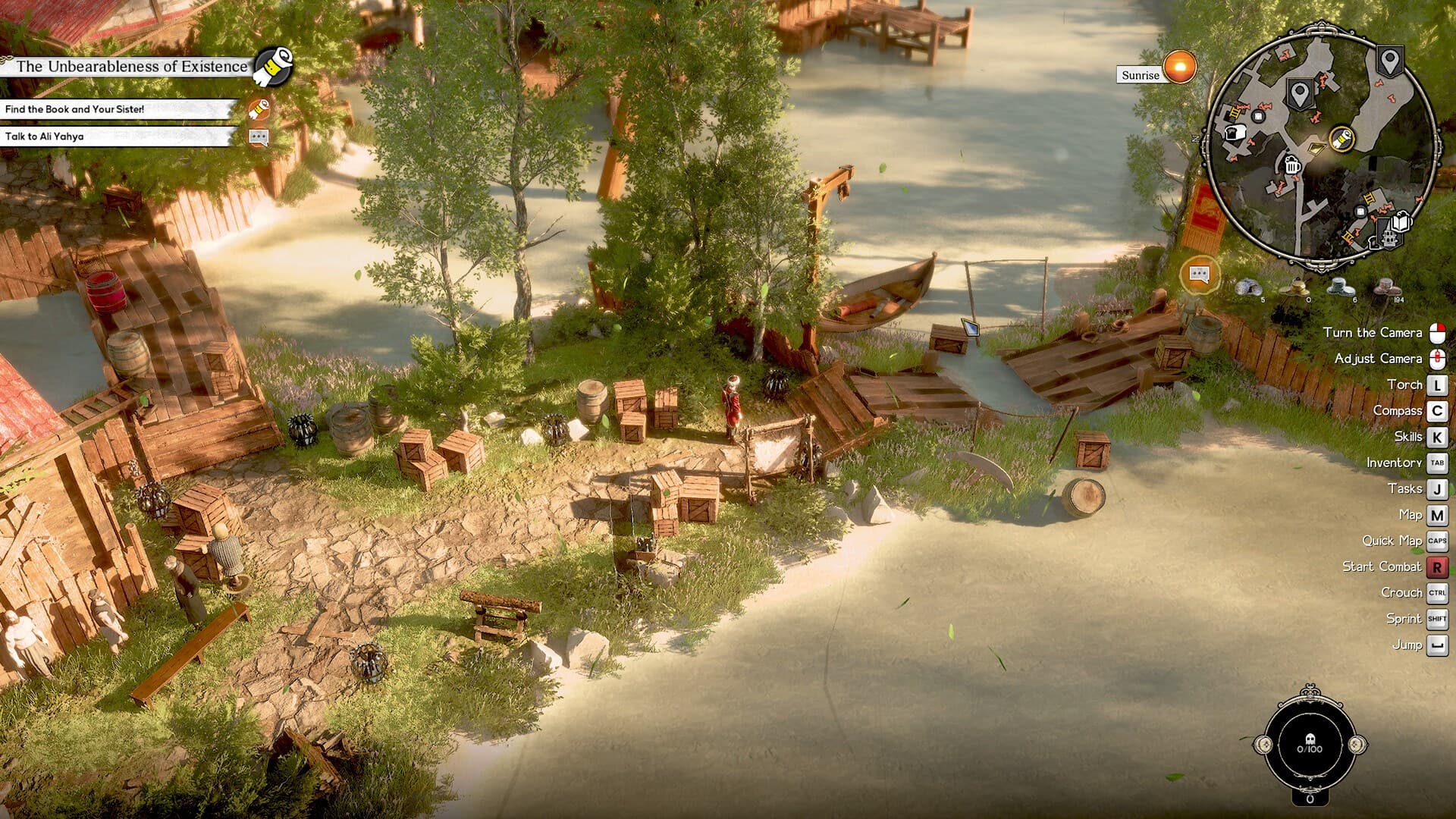The image size is (1456, 819).
Task: Open the Skills panel via its K entry
Action: [1438, 436]
